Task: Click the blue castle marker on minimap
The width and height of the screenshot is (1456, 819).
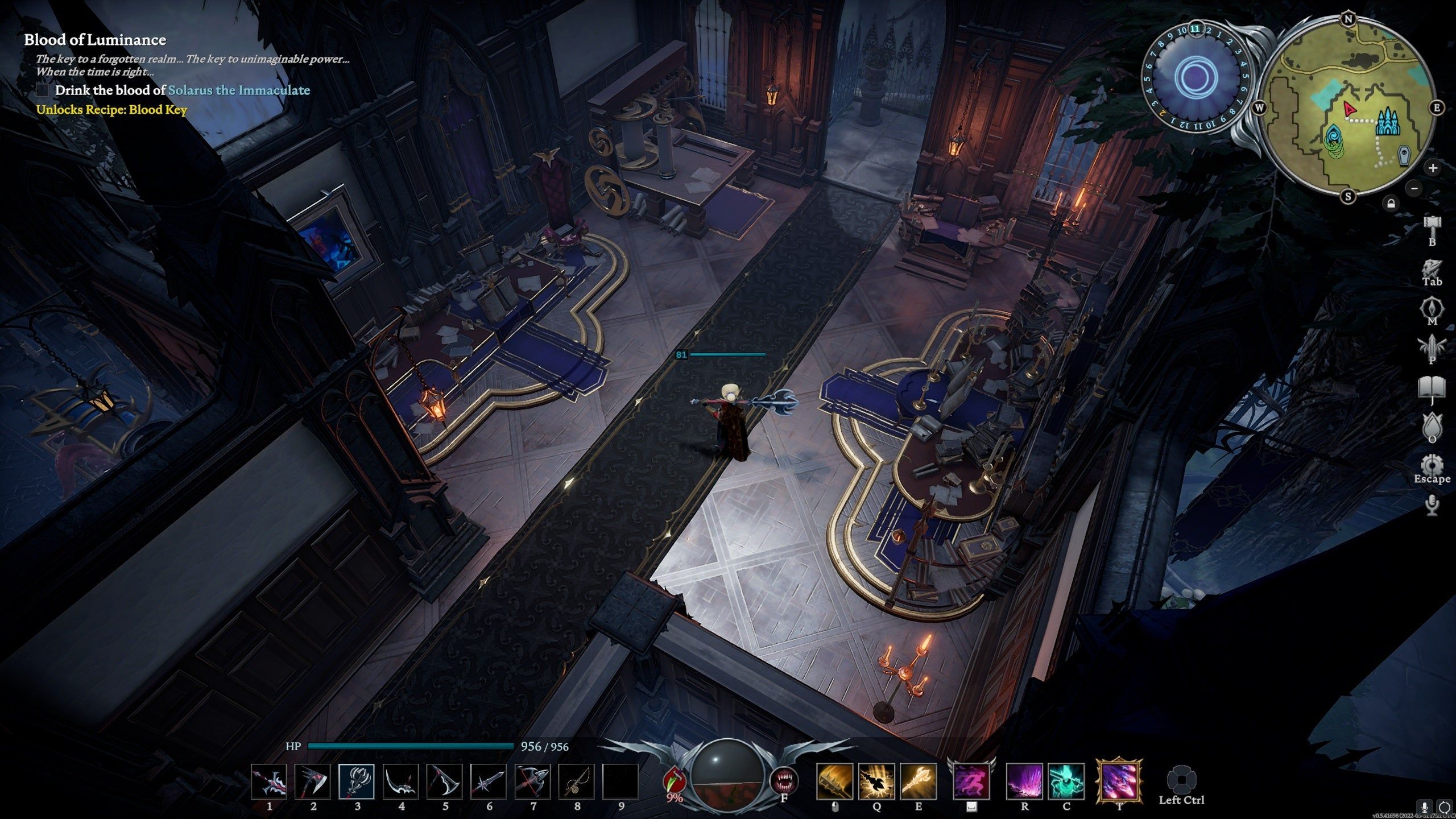Action: 1388,122
